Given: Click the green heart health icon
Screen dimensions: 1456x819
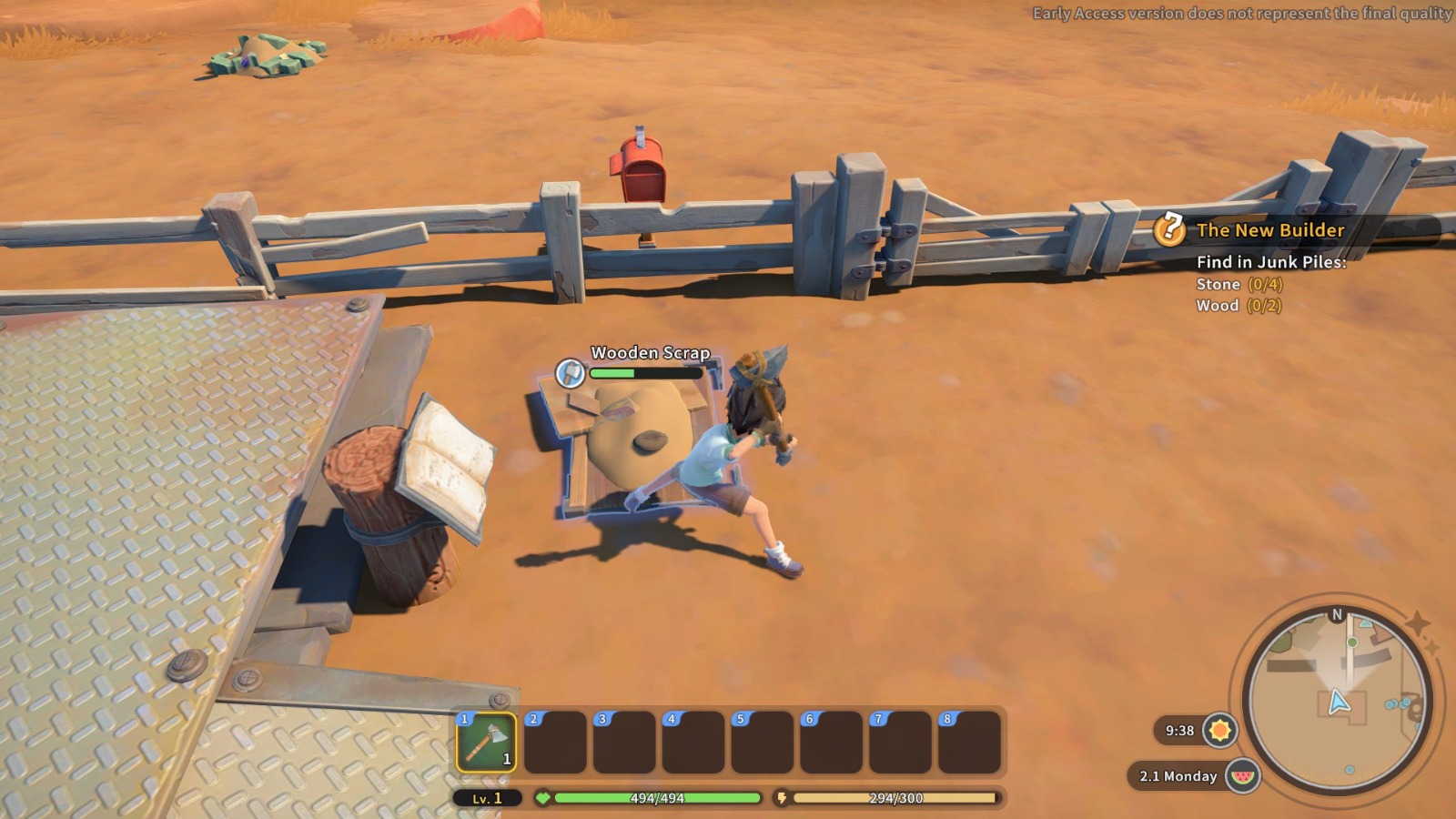Looking at the screenshot, I should pos(544,800).
